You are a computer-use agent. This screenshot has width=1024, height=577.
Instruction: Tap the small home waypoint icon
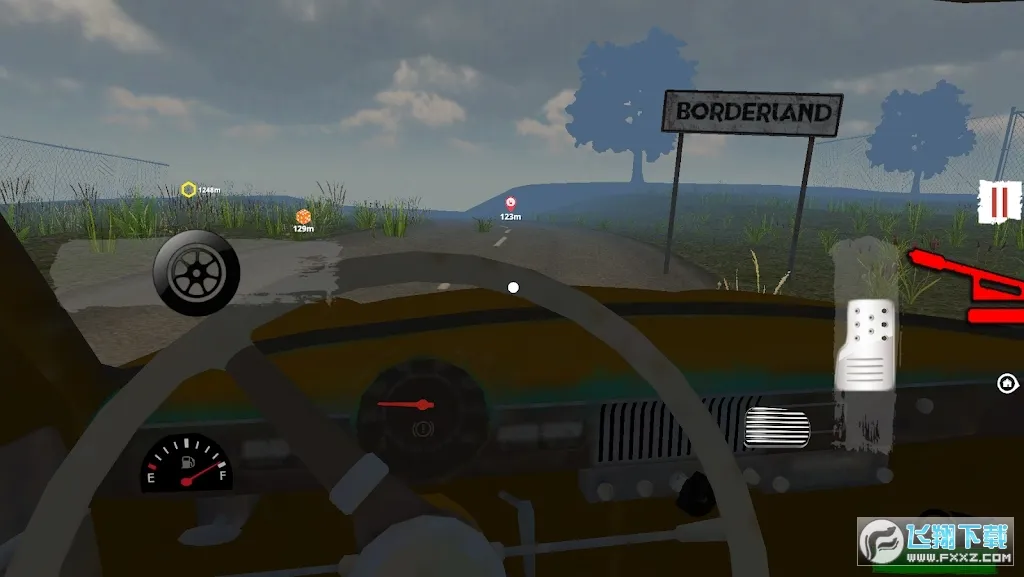pos(1007,382)
